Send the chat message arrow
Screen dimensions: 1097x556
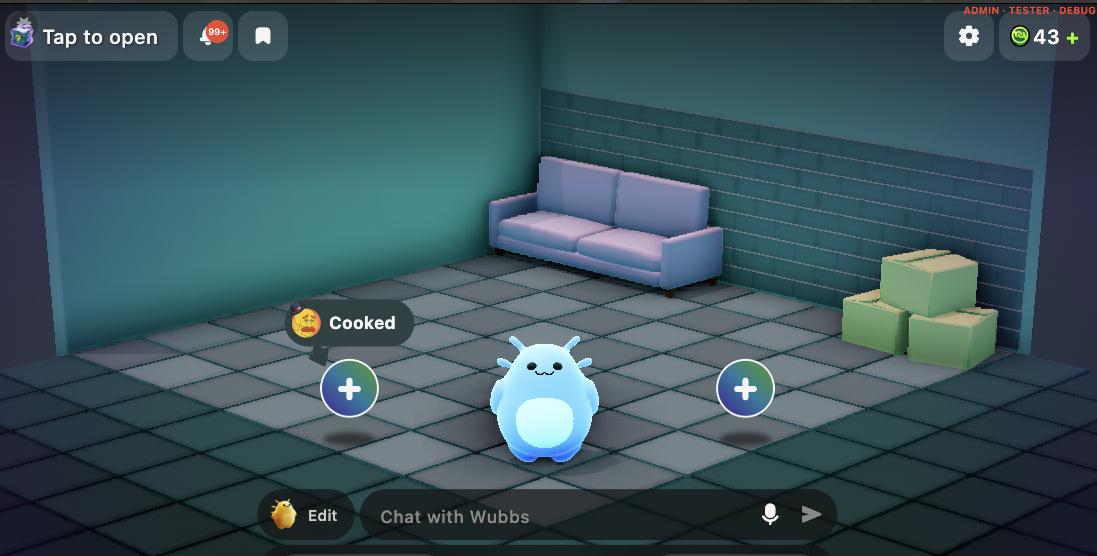coord(811,514)
